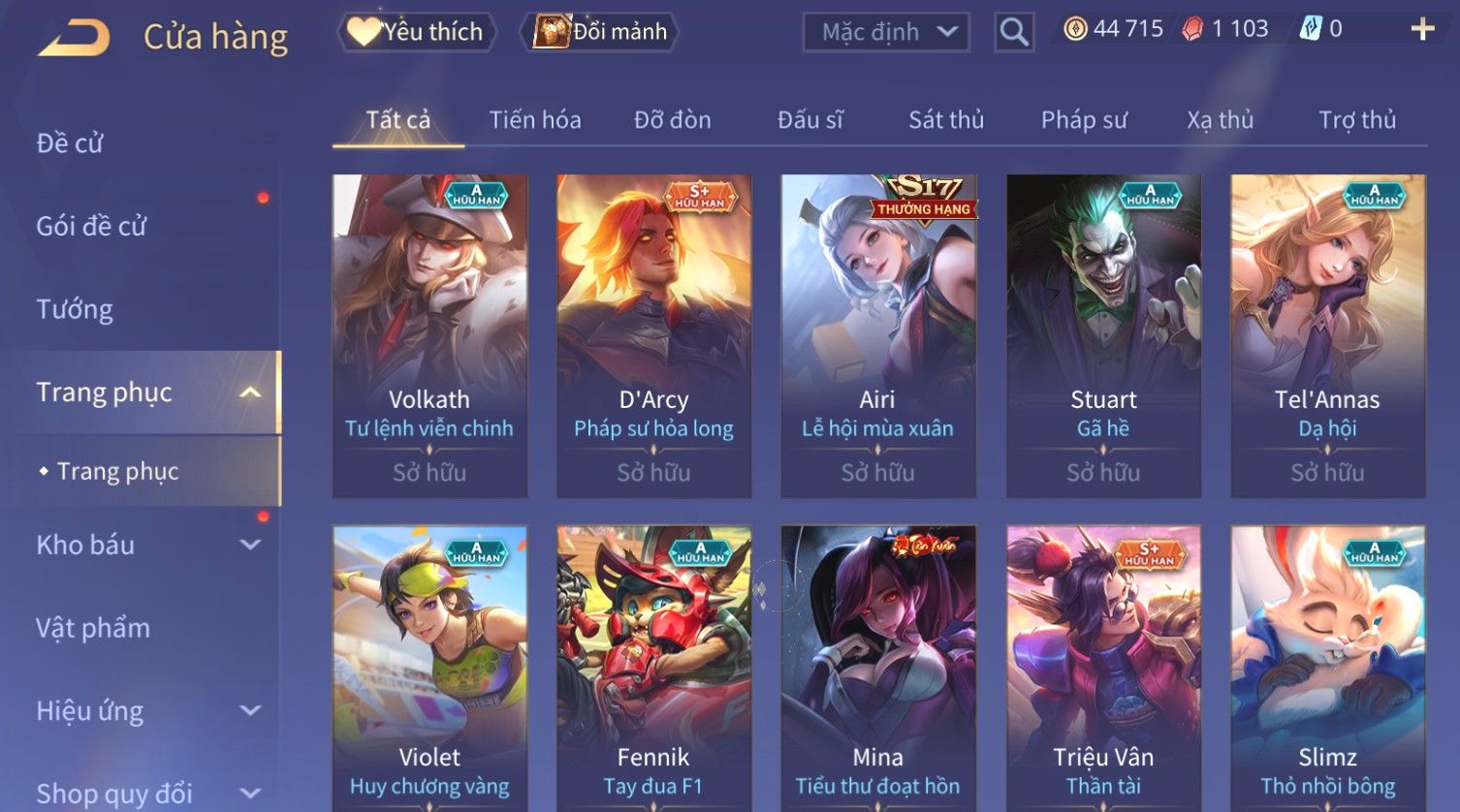Open the Yêu thích favorites list

tap(417, 32)
